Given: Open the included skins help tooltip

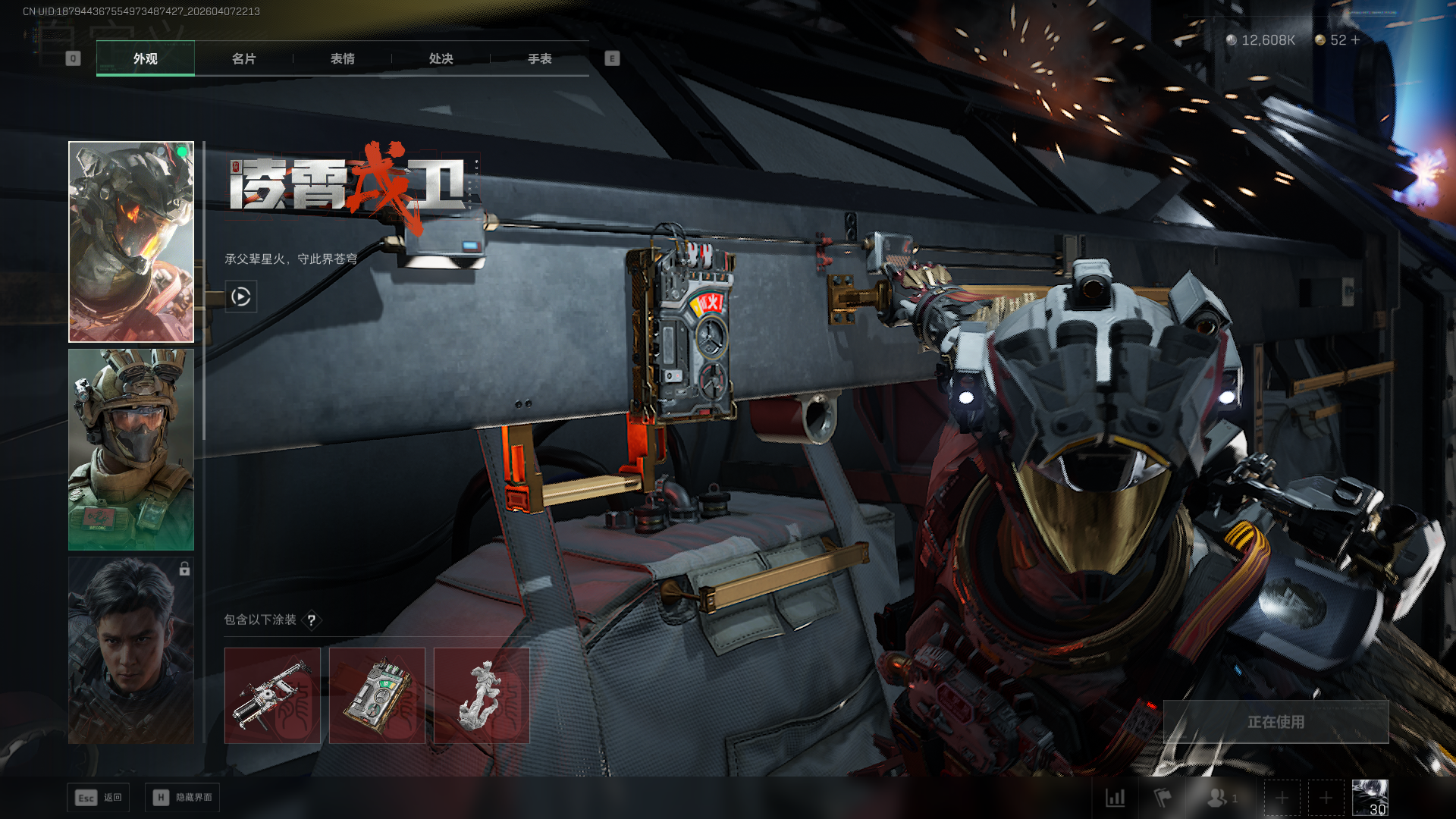Looking at the screenshot, I should pos(312,620).
